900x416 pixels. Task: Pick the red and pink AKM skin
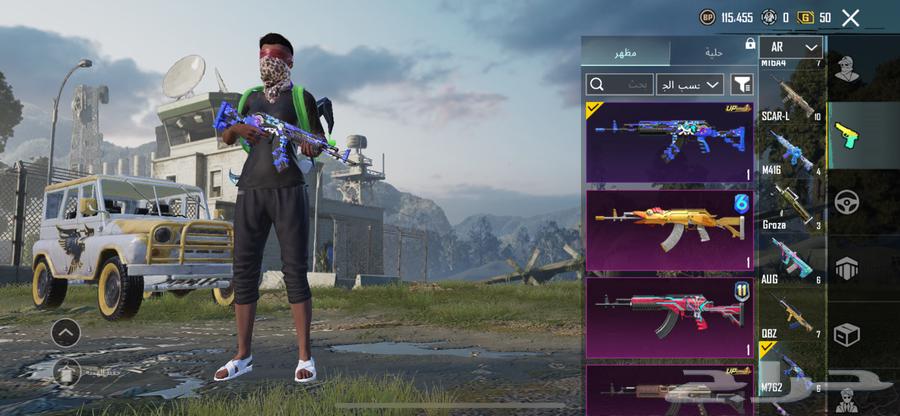click(x=669, y=318)
